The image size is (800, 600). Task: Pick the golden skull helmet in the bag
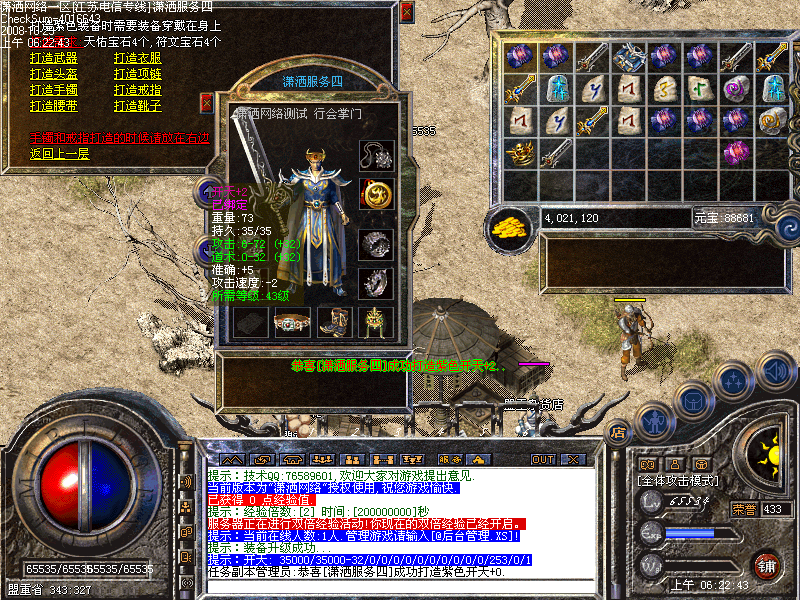click(521, 153)
